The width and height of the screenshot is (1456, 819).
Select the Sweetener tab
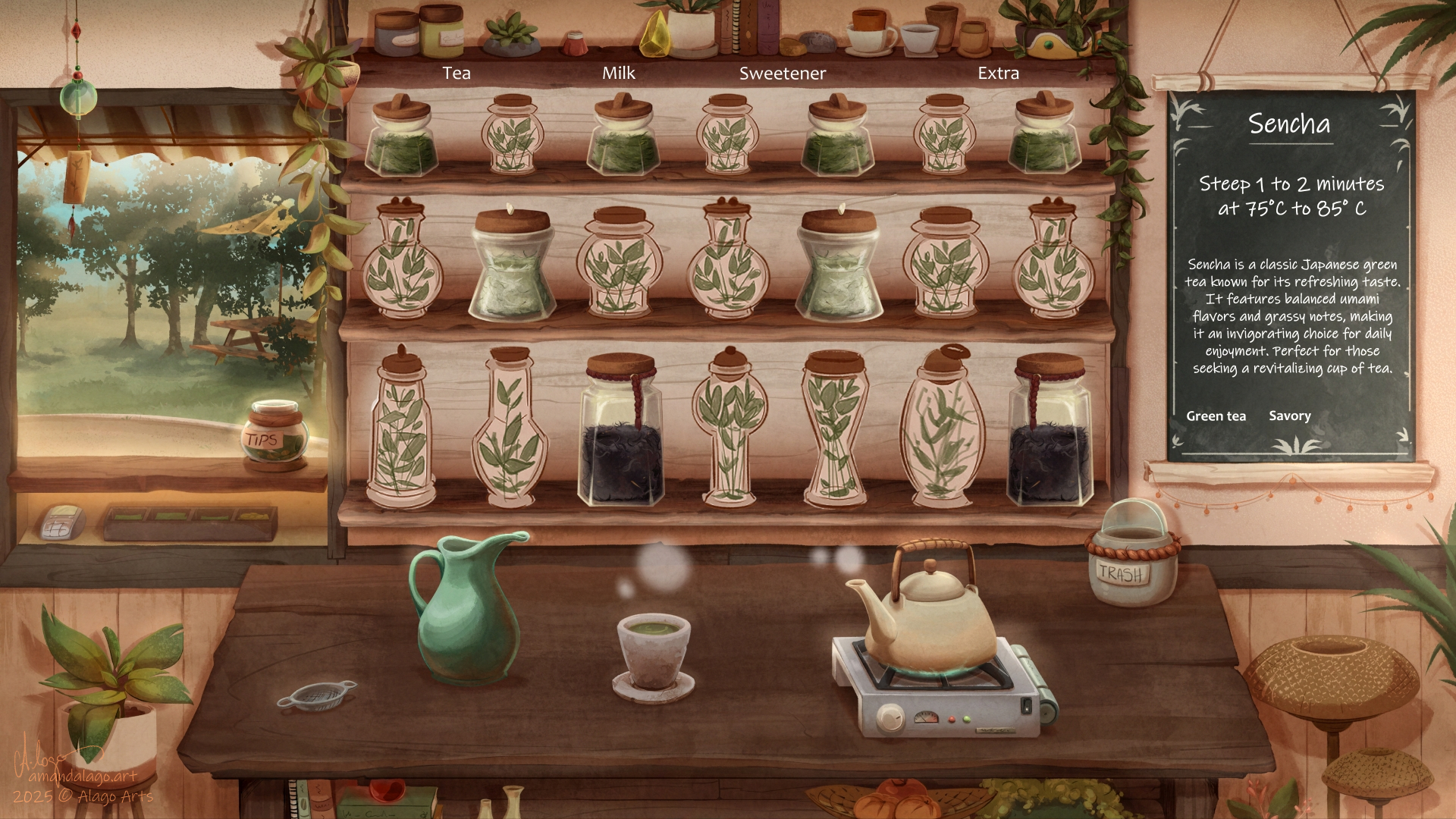pos(782,74)
